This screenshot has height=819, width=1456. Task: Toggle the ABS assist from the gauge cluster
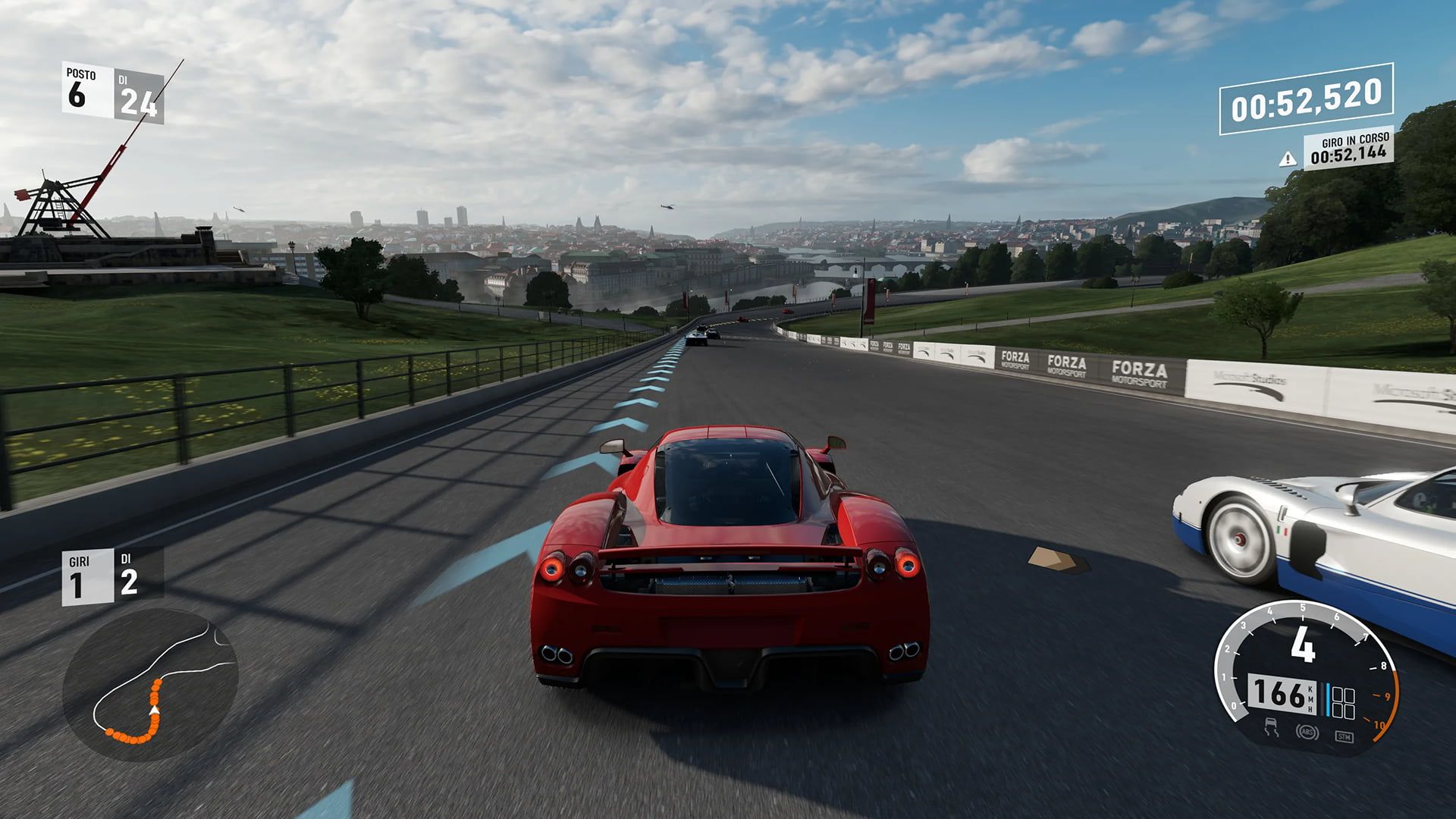1307,732
